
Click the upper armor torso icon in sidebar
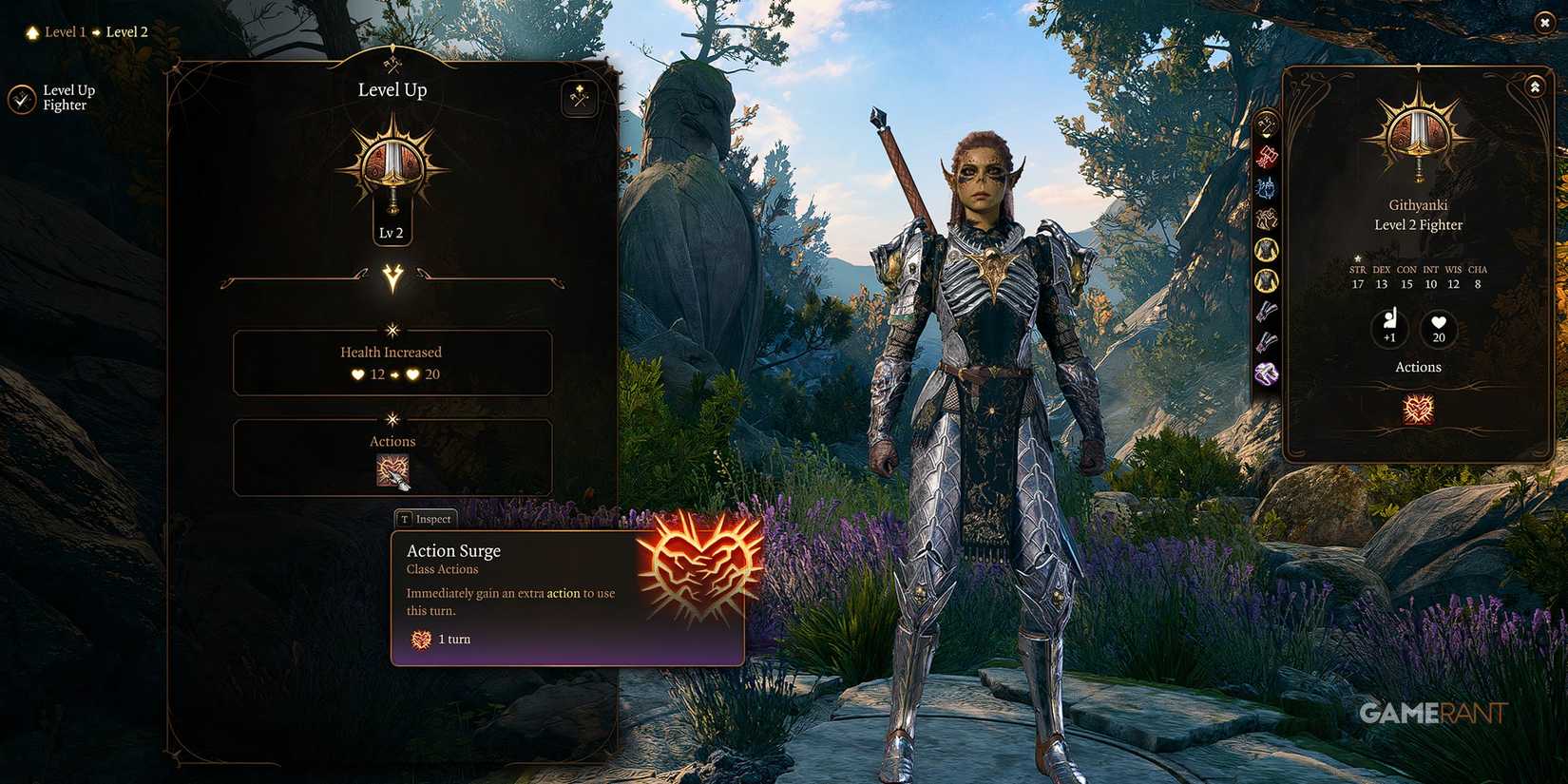(x=1267, y=248)
